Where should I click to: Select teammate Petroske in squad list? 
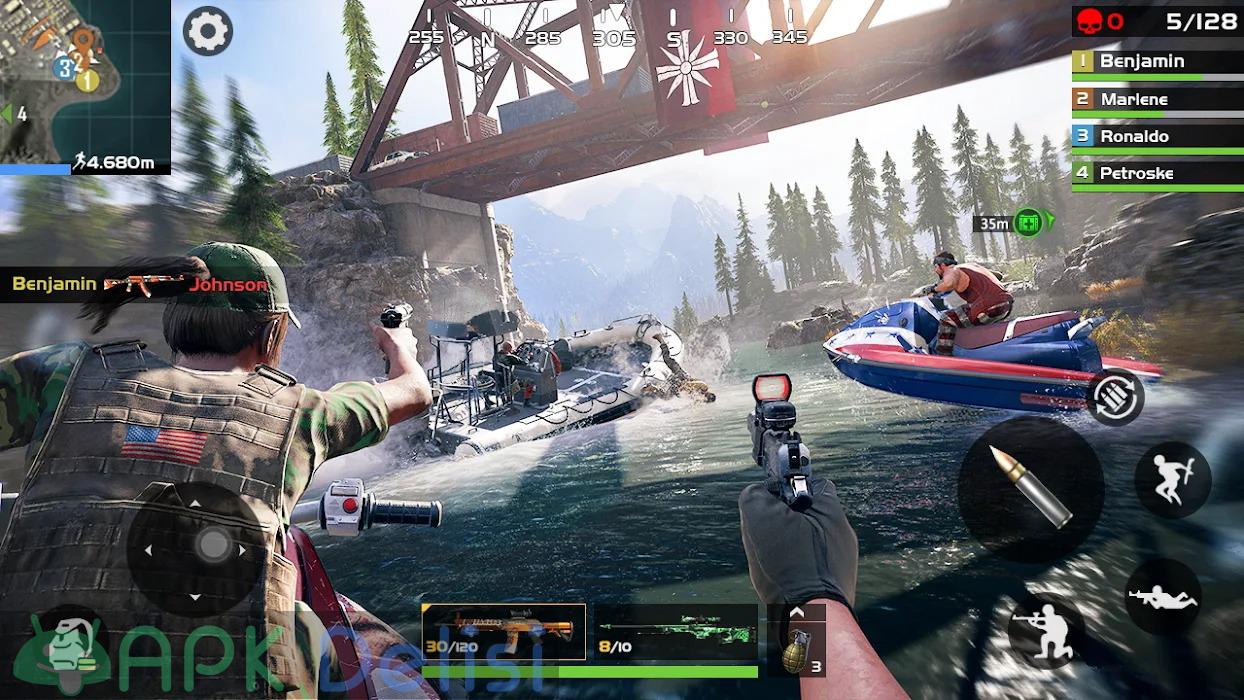click(x=1157, y=173)
